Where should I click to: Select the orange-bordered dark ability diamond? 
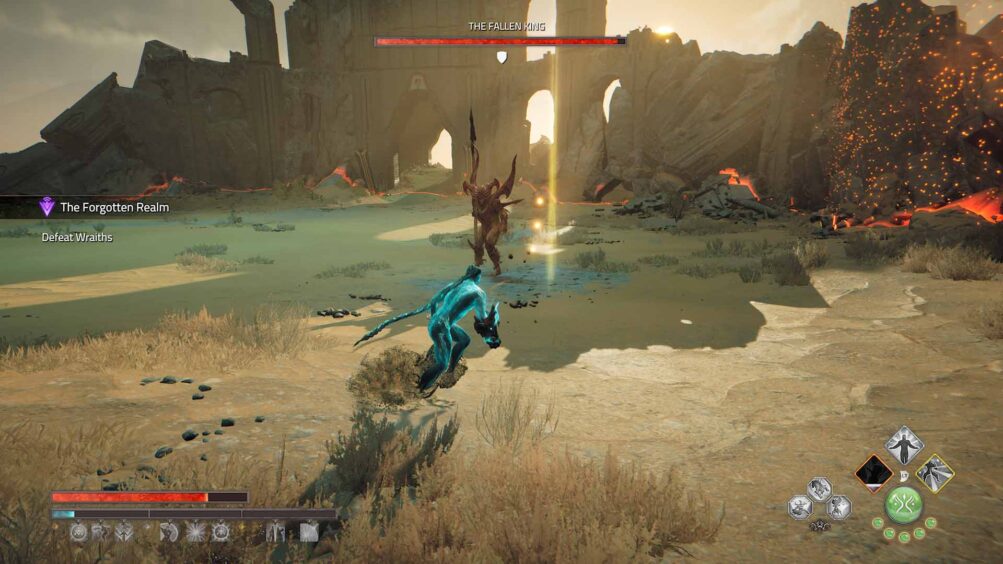point(874,473)
